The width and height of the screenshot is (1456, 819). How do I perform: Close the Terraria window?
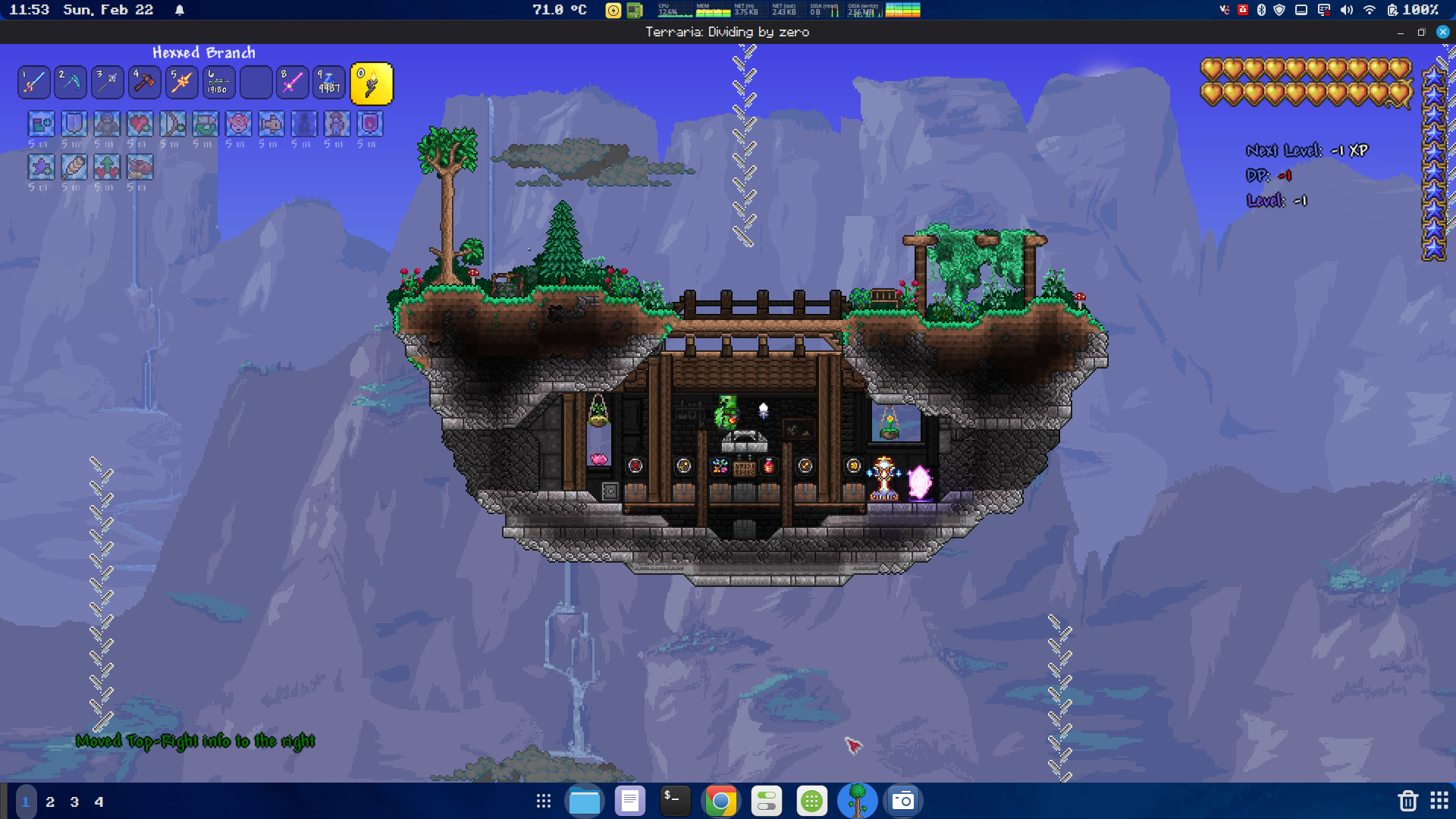[x=1443, y=32]
